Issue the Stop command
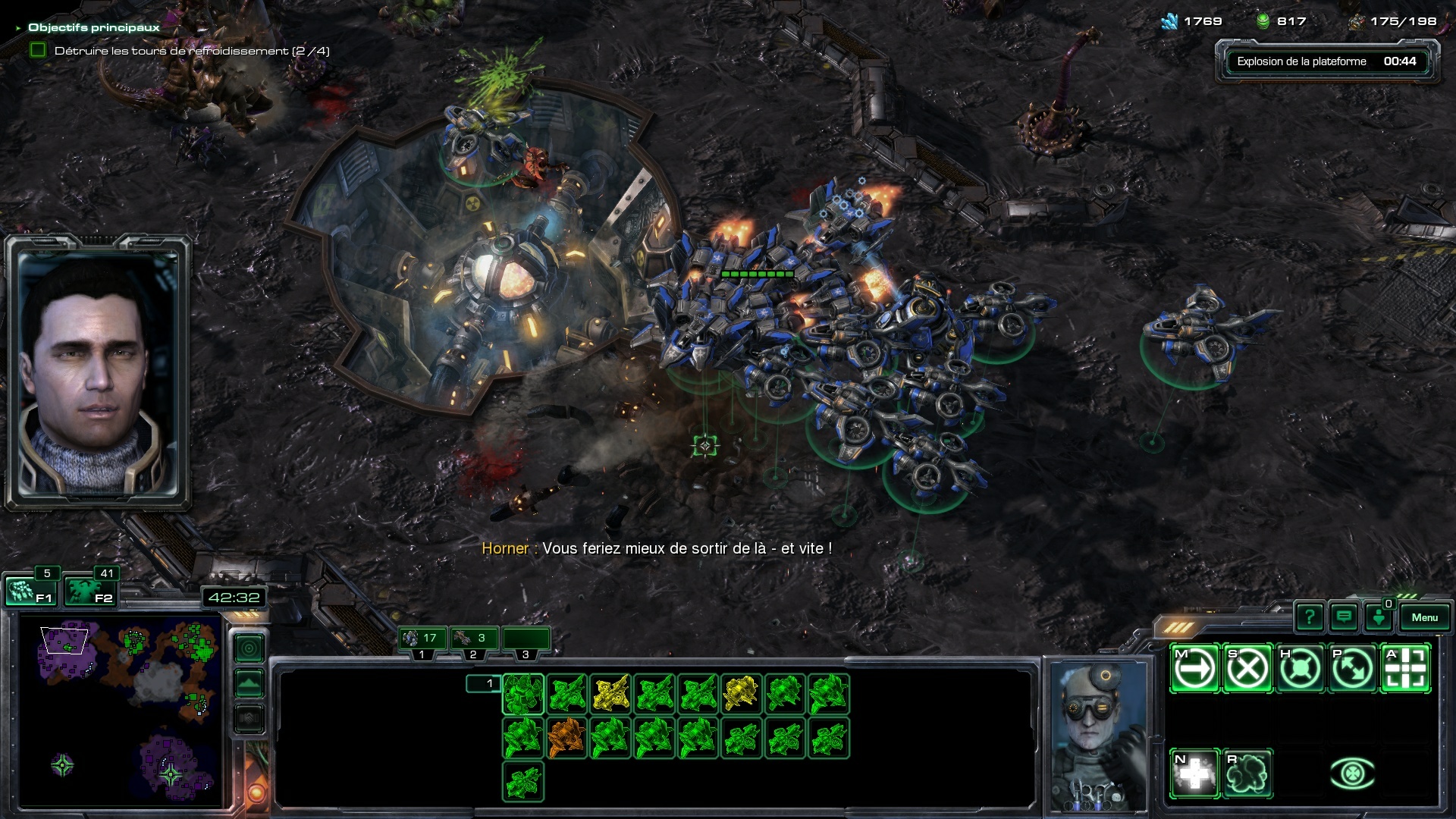 1247,669
